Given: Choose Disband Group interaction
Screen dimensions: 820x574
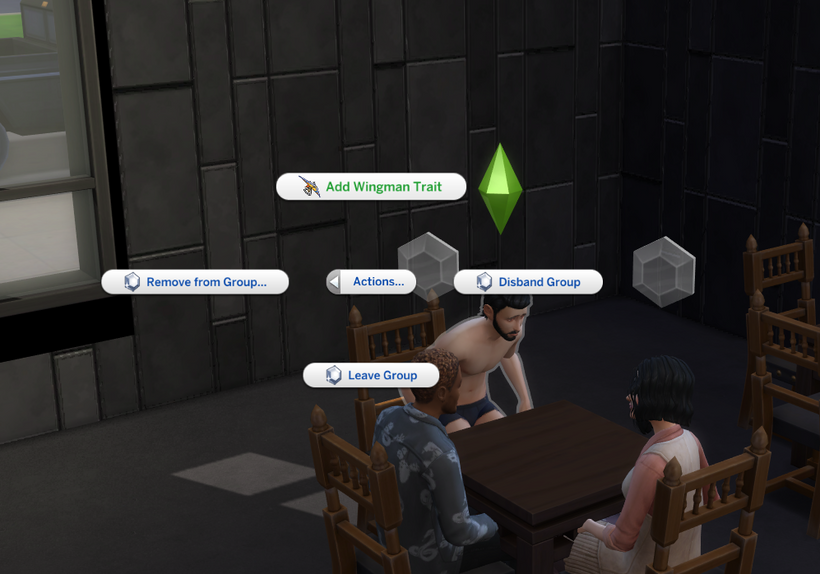Looking at the screenshot, I should pyautogui.click(x=528, y=282).
